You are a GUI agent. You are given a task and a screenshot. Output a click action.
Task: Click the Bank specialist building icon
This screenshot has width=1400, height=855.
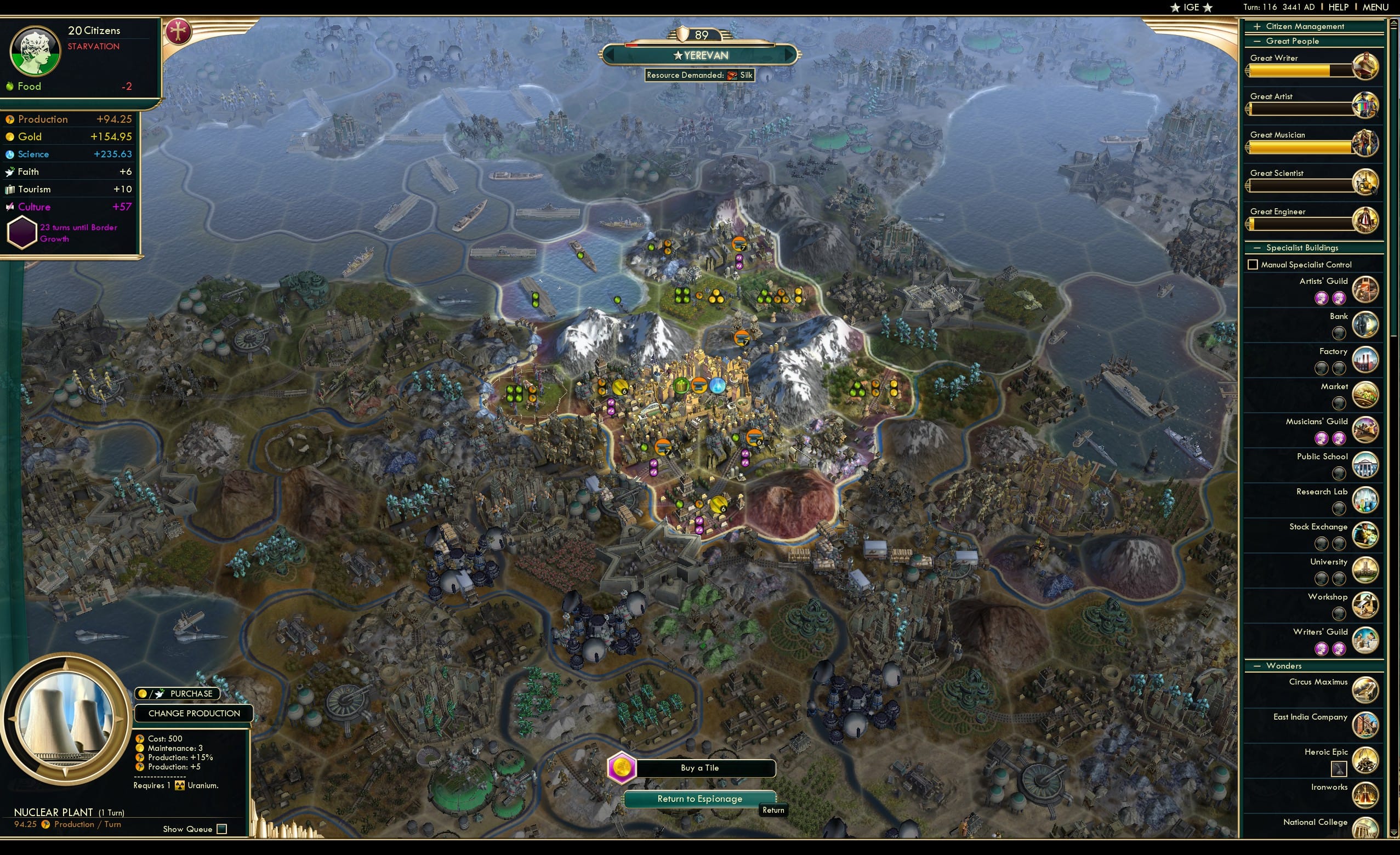(1366, 325)
